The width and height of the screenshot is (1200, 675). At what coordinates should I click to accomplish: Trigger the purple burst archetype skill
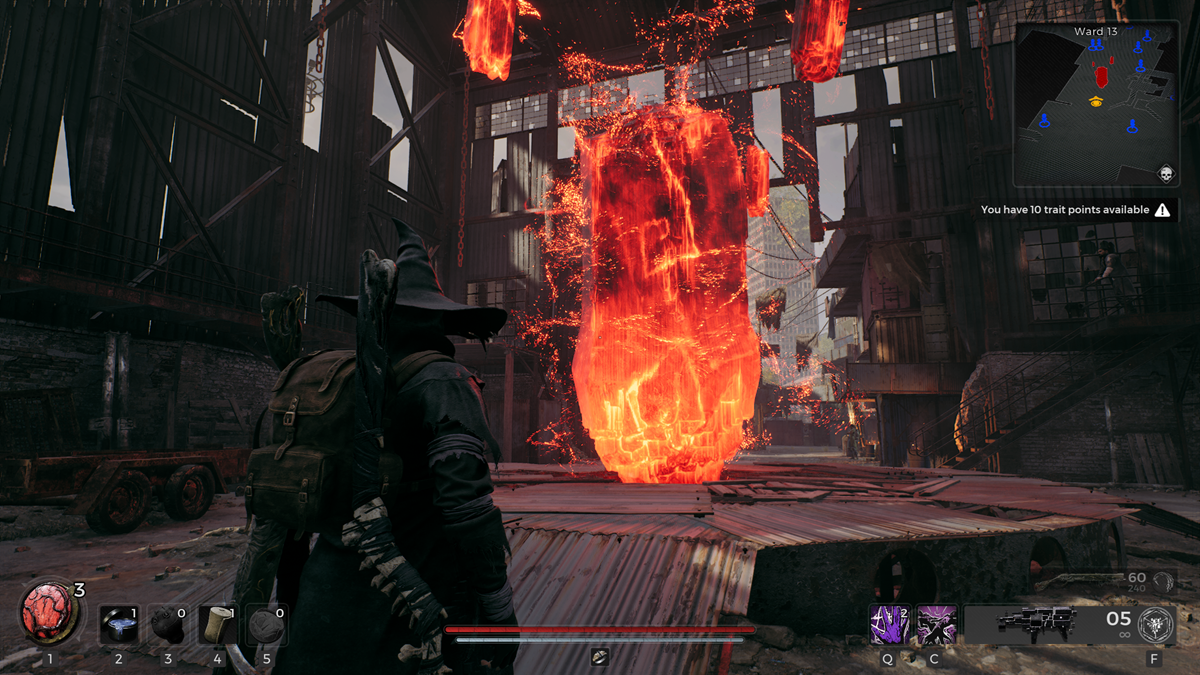[937, 624]
